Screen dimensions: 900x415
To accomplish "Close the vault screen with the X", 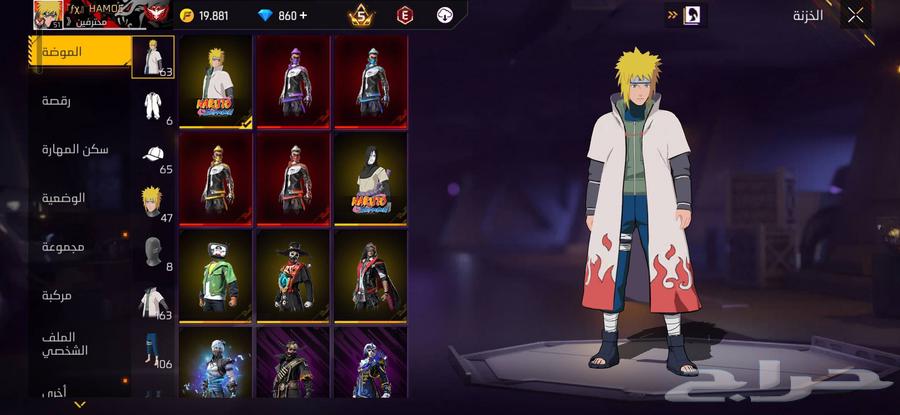I will tap(855, 15).
